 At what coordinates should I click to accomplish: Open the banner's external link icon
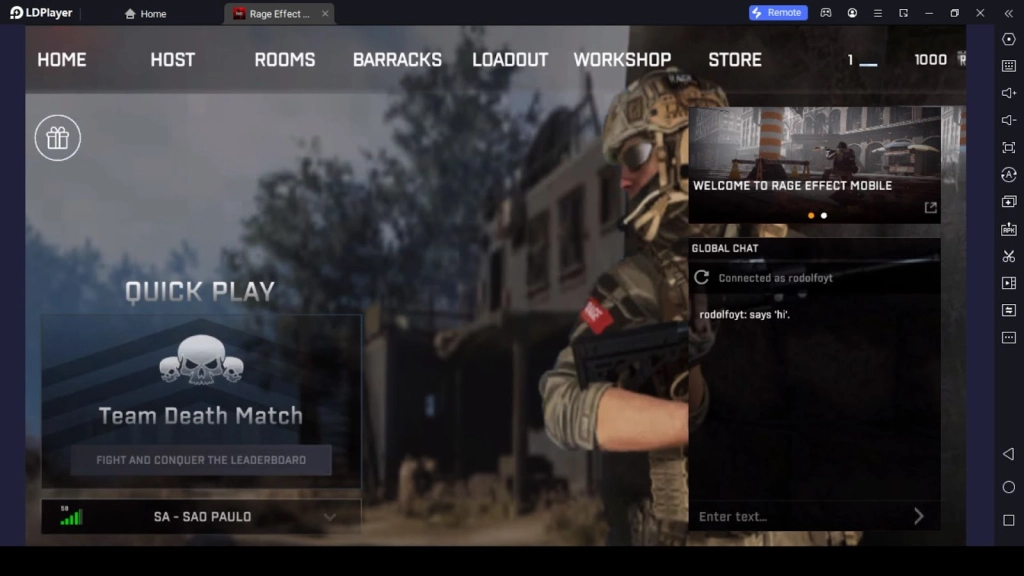[930, 208]
